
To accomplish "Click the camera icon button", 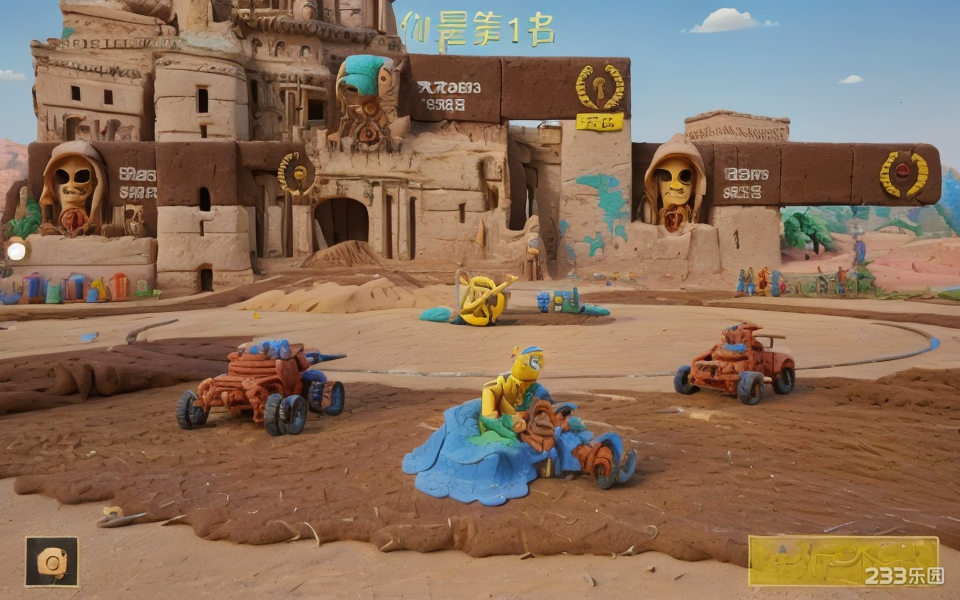I will click(x=52, y=562).
